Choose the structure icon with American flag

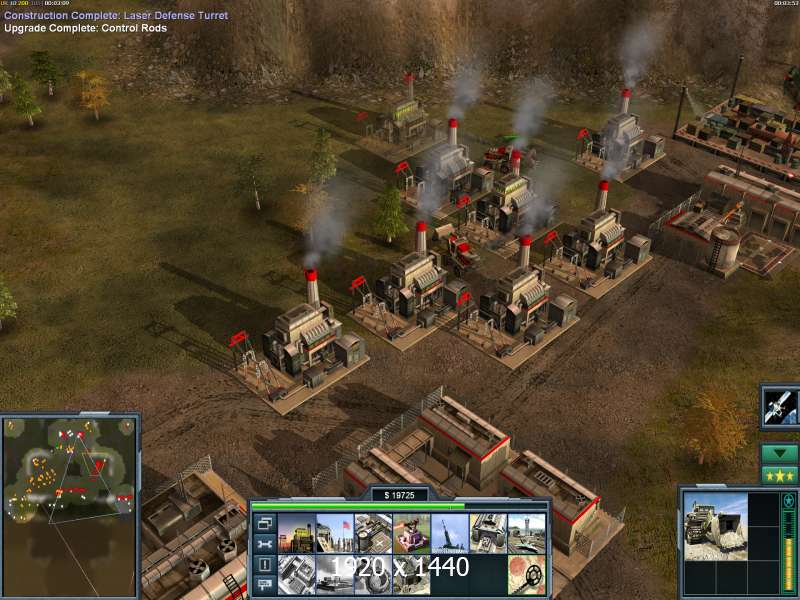tap(335, 534)
